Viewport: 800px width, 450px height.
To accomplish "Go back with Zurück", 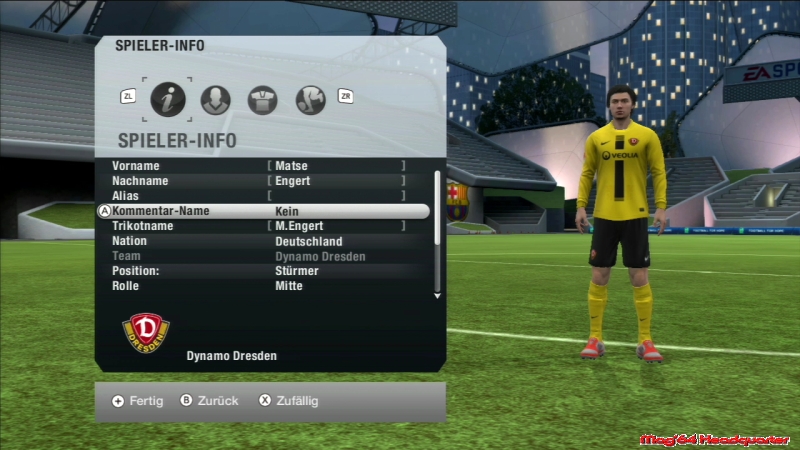I will tap(210, 401).
